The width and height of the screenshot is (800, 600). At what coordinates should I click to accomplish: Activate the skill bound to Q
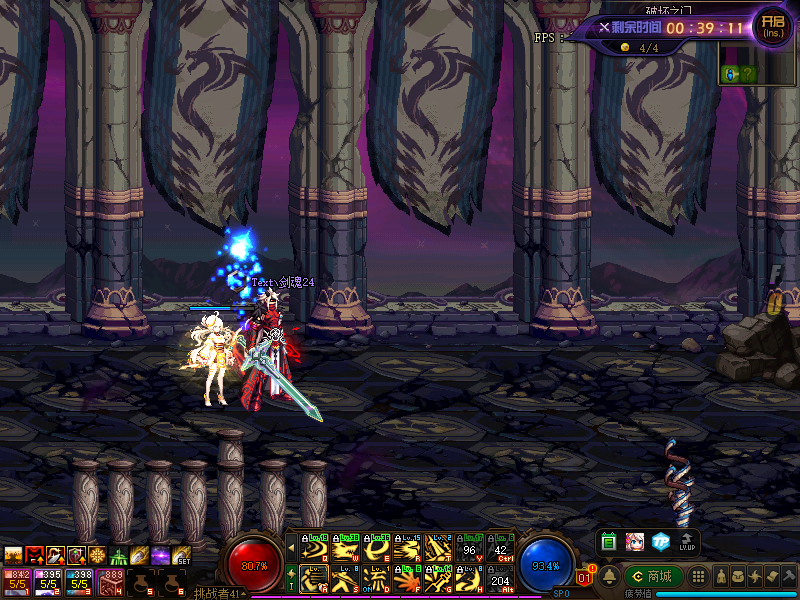(314, 547)
